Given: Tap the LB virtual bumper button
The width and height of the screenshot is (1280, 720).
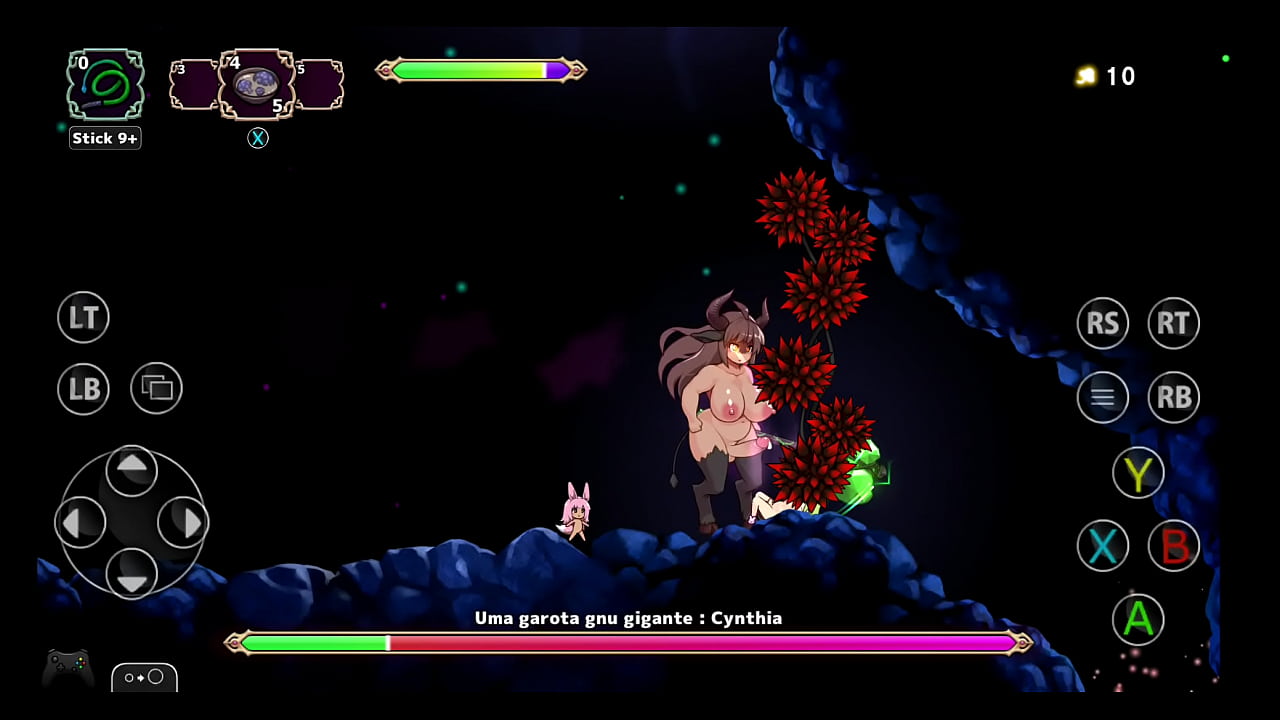Looking at the screenshot, I should click(x=83, y=389).
